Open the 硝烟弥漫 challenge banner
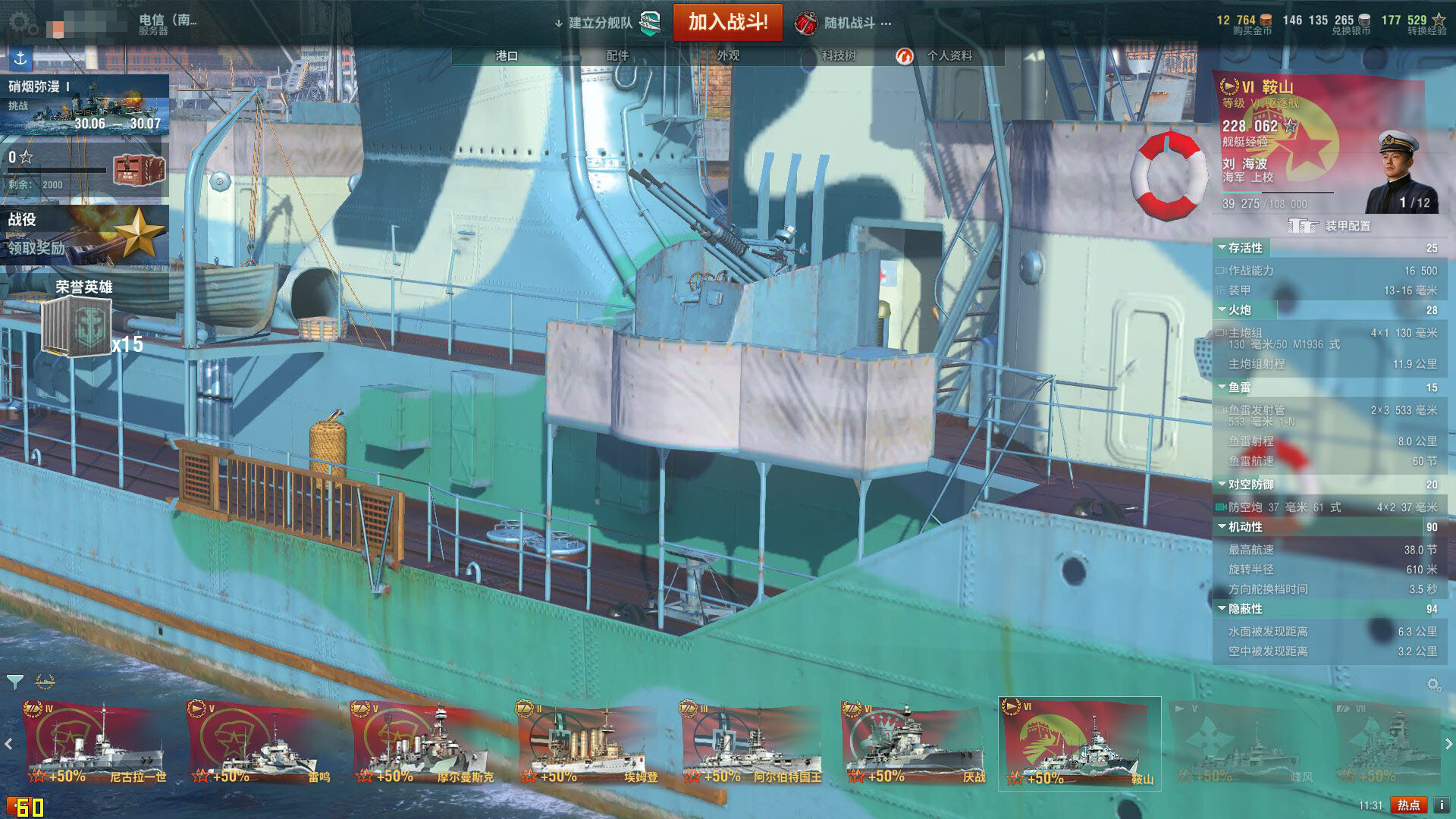 [84, 105]
